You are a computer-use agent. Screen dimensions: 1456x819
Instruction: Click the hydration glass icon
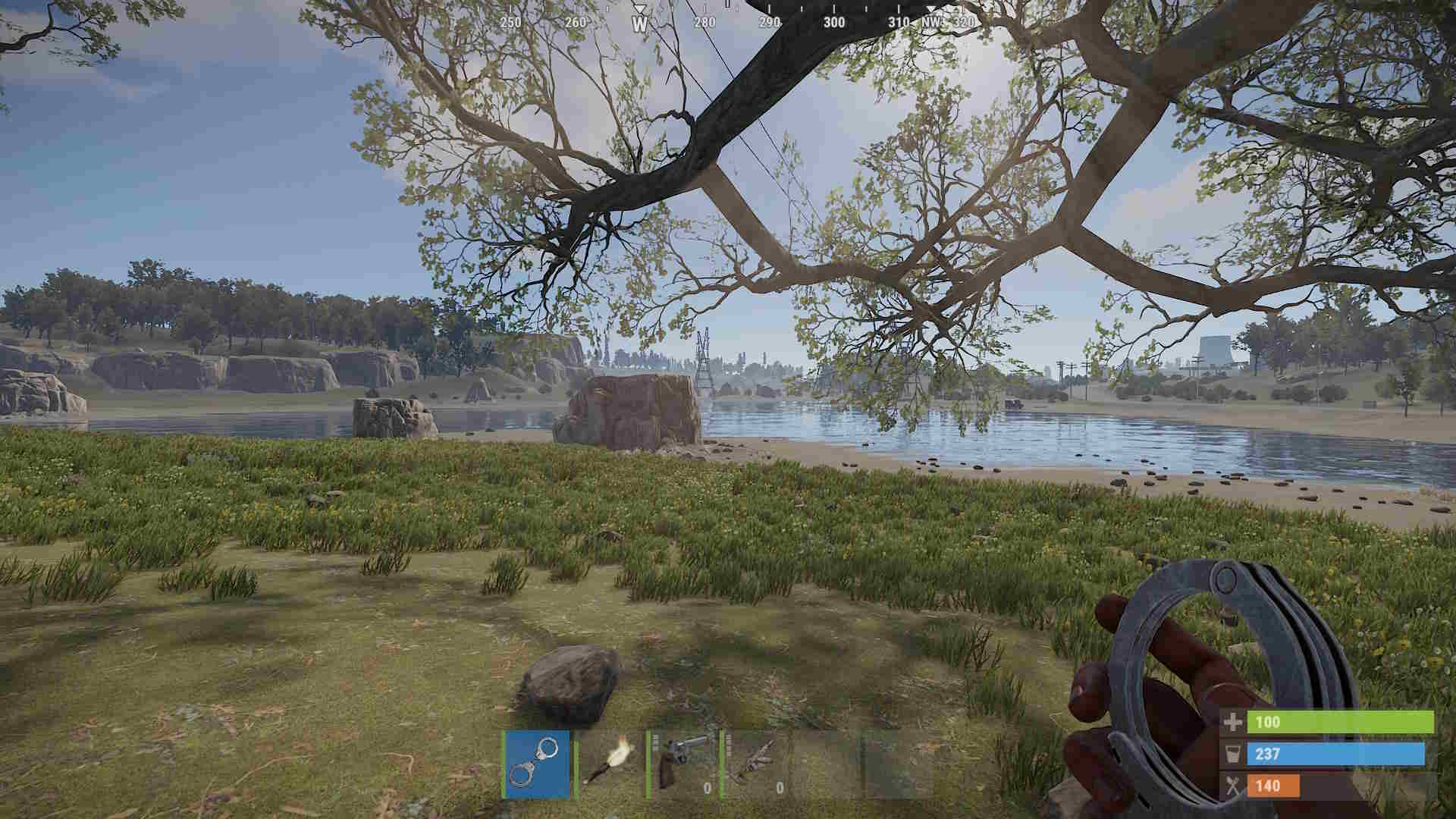(x=1234, y=755)
